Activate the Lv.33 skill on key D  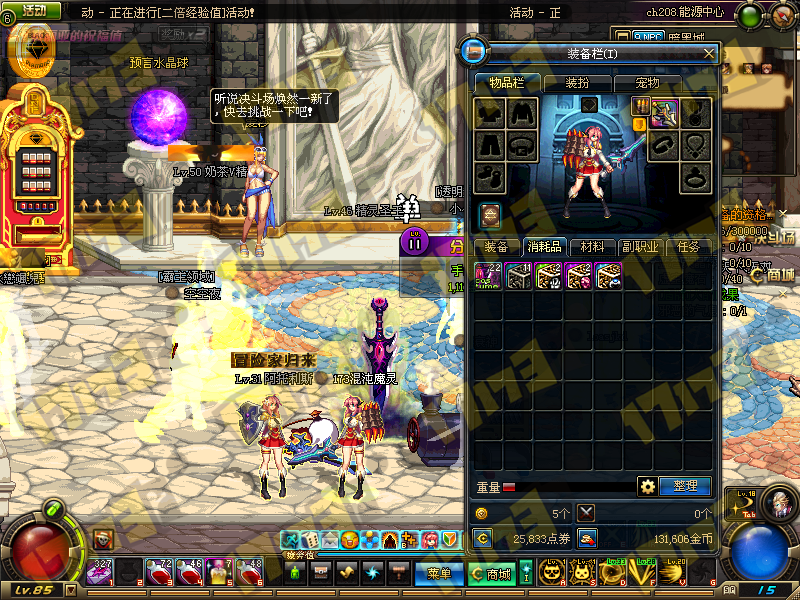point(613,573)
